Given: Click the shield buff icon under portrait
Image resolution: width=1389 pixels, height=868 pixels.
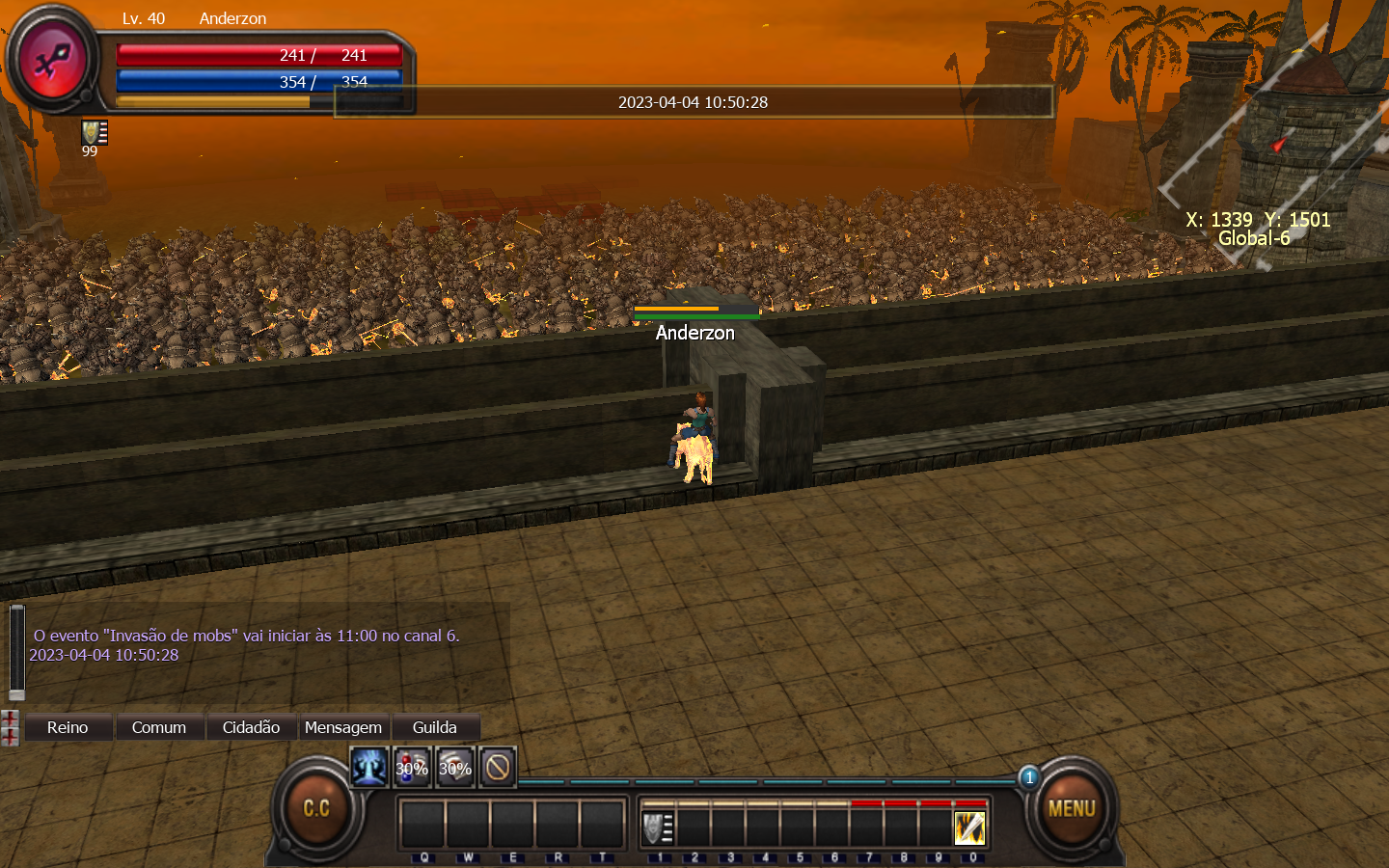Looking at the screenshot, I should 94,132.
